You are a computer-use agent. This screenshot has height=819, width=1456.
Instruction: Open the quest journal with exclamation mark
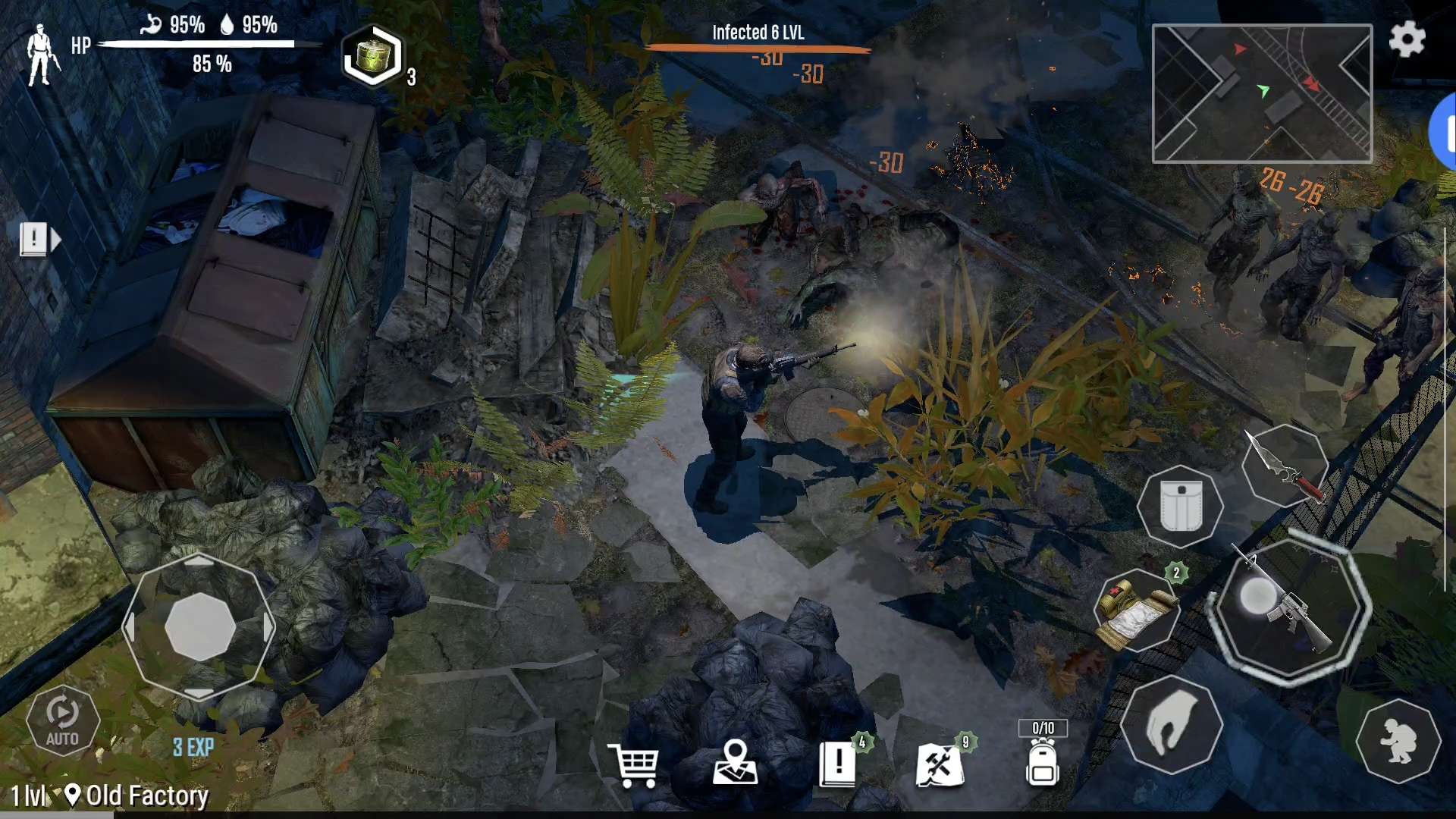(838, 764)
